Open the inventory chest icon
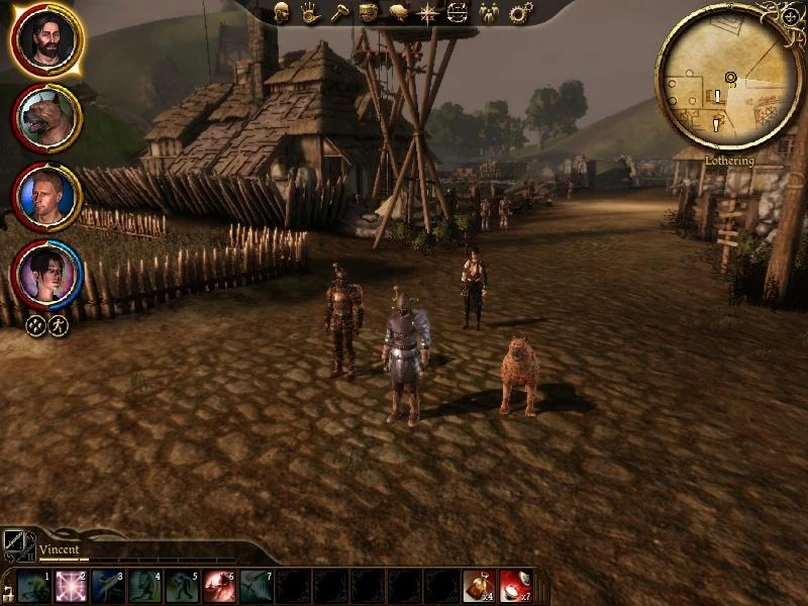Image resolution: width=808 pixels, height=606 pixels. point(368,12)
